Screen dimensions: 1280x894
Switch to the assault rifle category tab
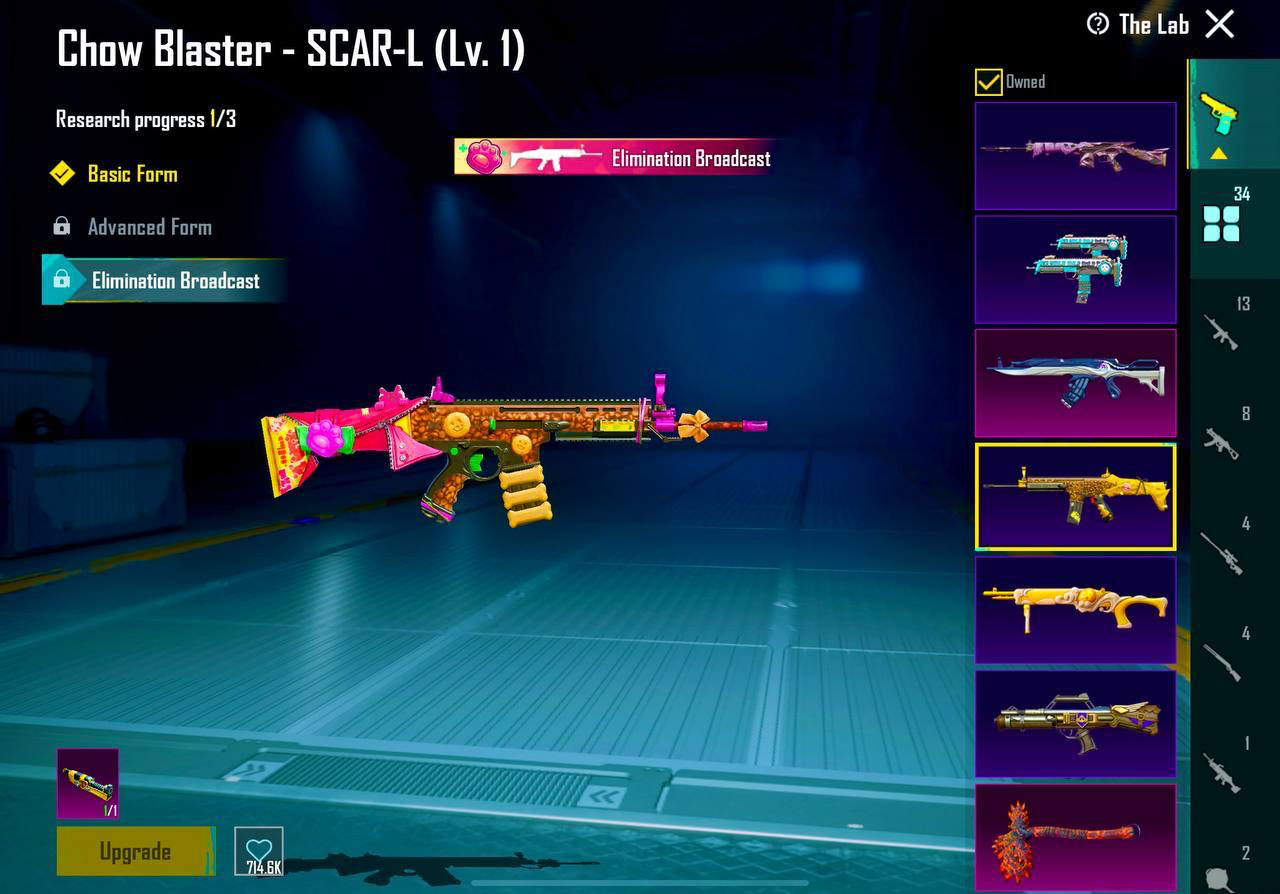pos(1222,328)
